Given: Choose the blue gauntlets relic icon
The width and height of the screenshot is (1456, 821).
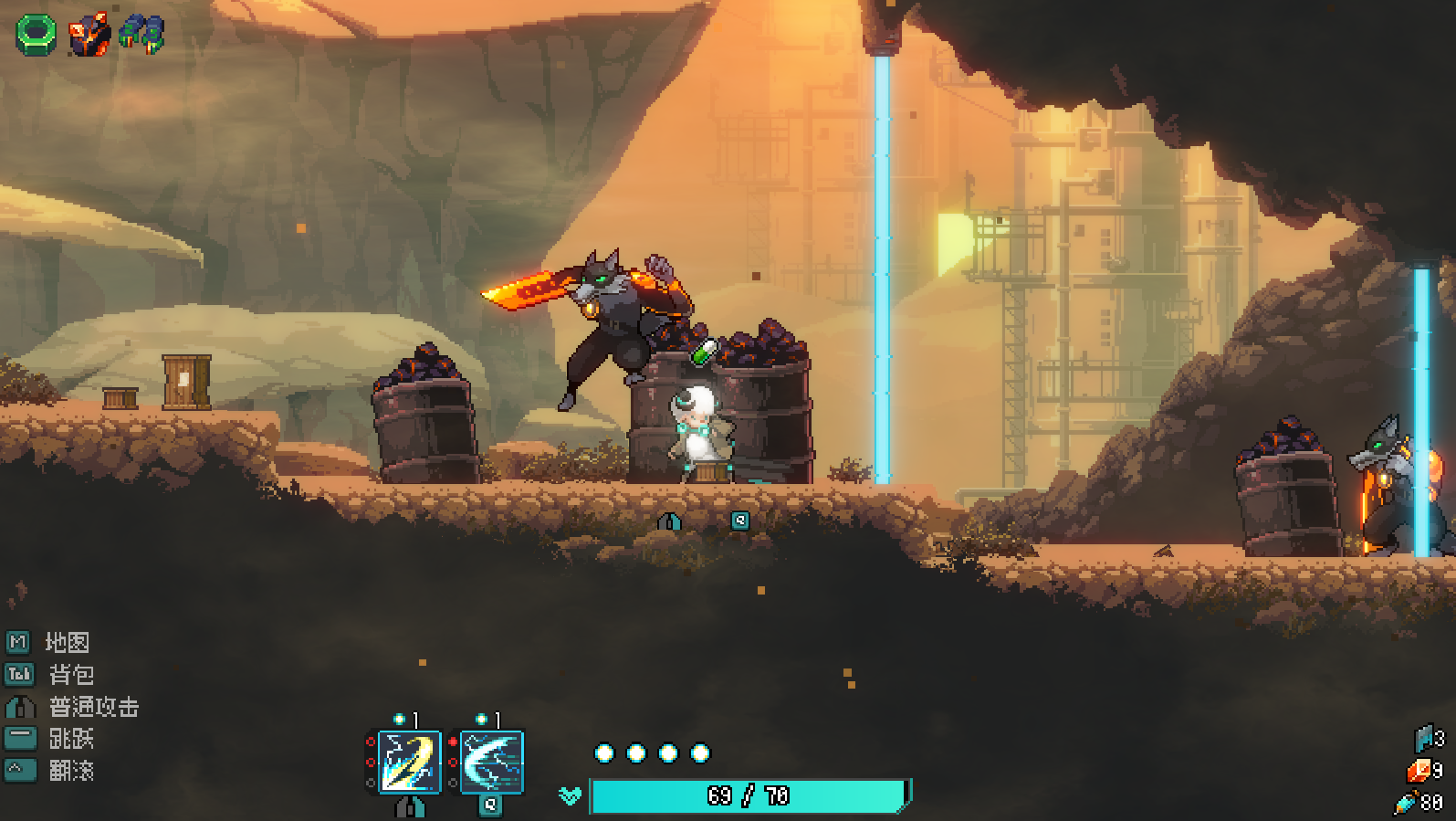Looking at the screenshot, I should tap(142, 34).
